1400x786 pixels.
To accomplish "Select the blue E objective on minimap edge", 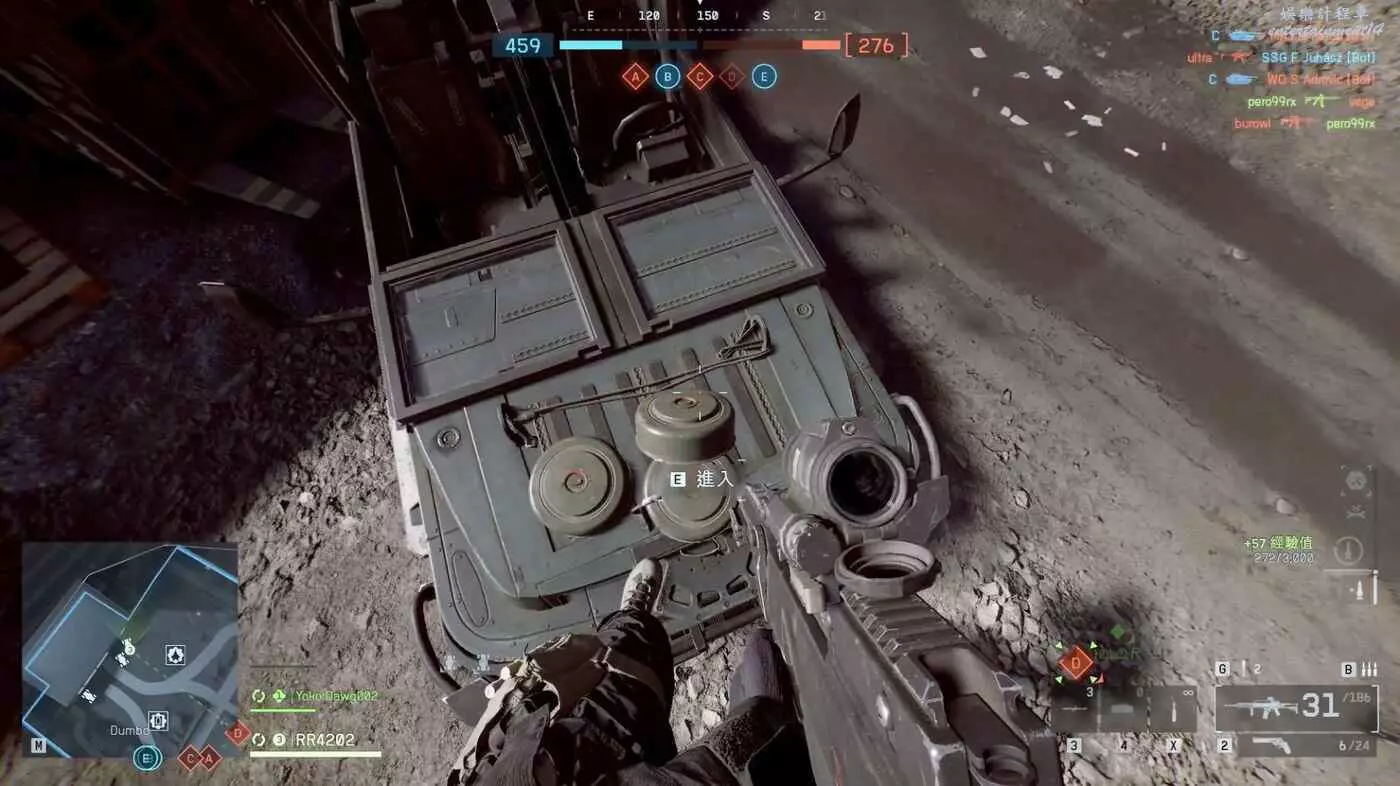I will click(146, 759).
